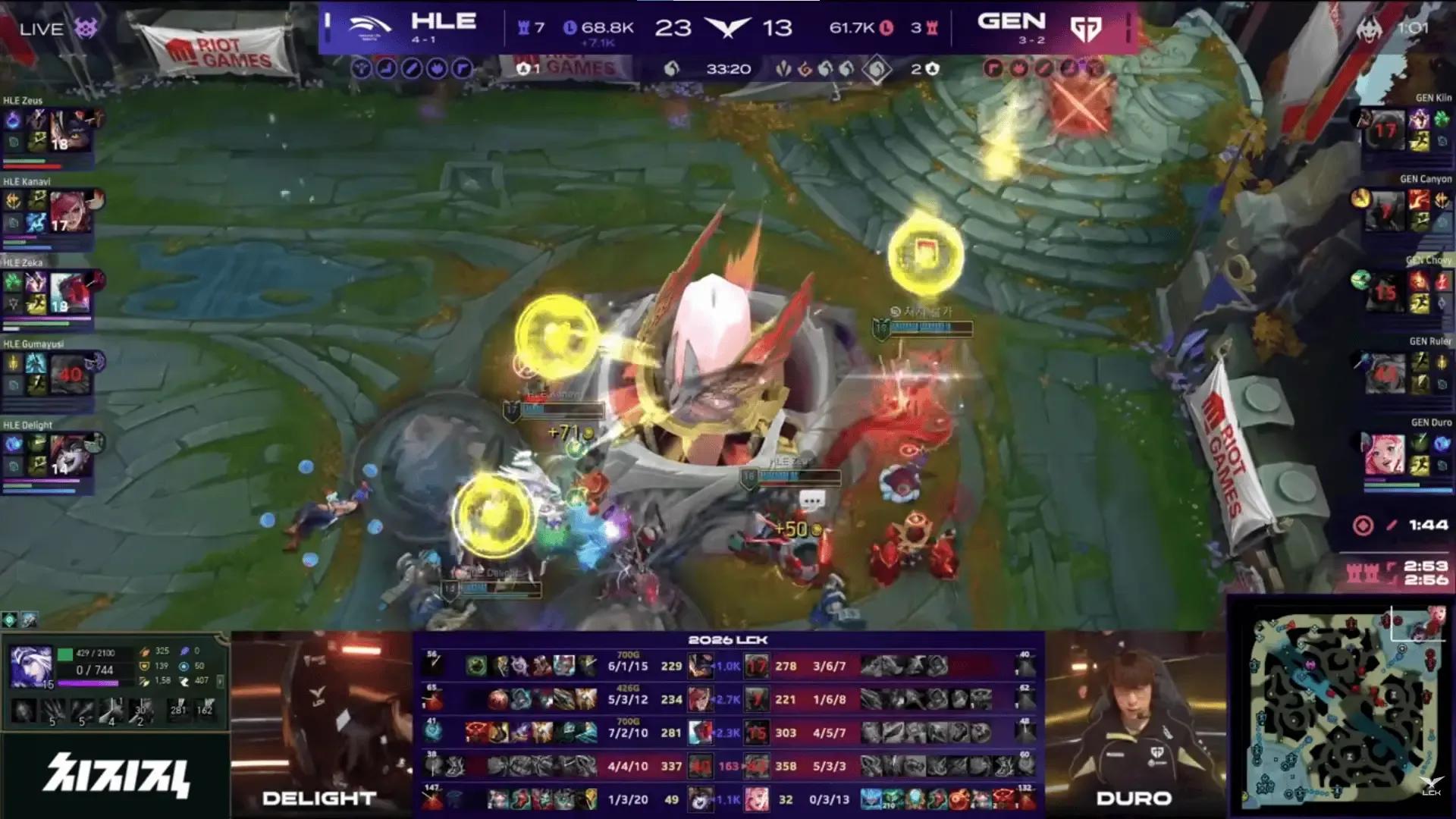Screen dimensions: 1456x819
Task: Select HLE Kanavi champion portrait
Action: (x=71, y=211)
